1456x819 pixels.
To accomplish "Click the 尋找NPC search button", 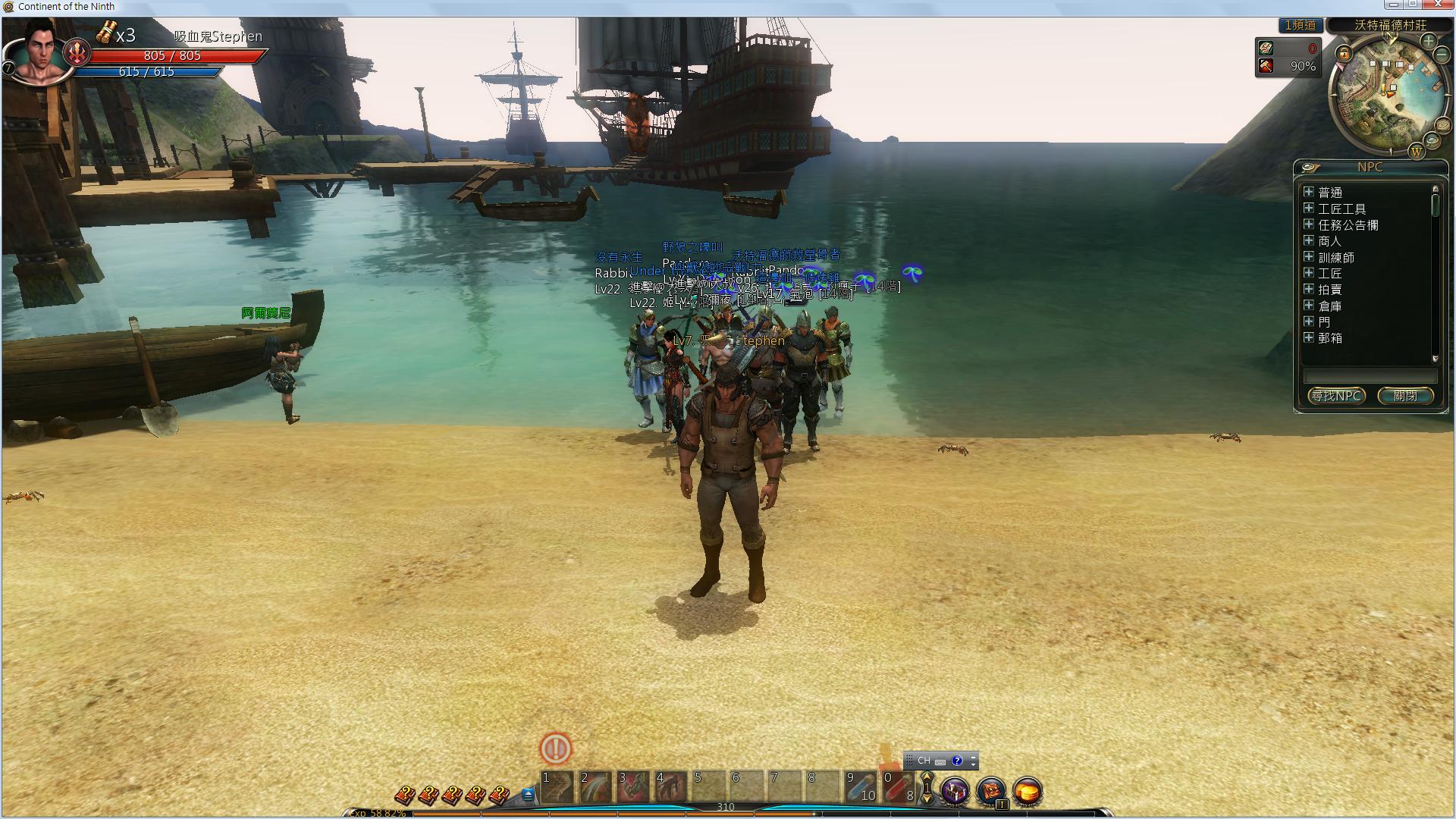I will pos(1336,396).
